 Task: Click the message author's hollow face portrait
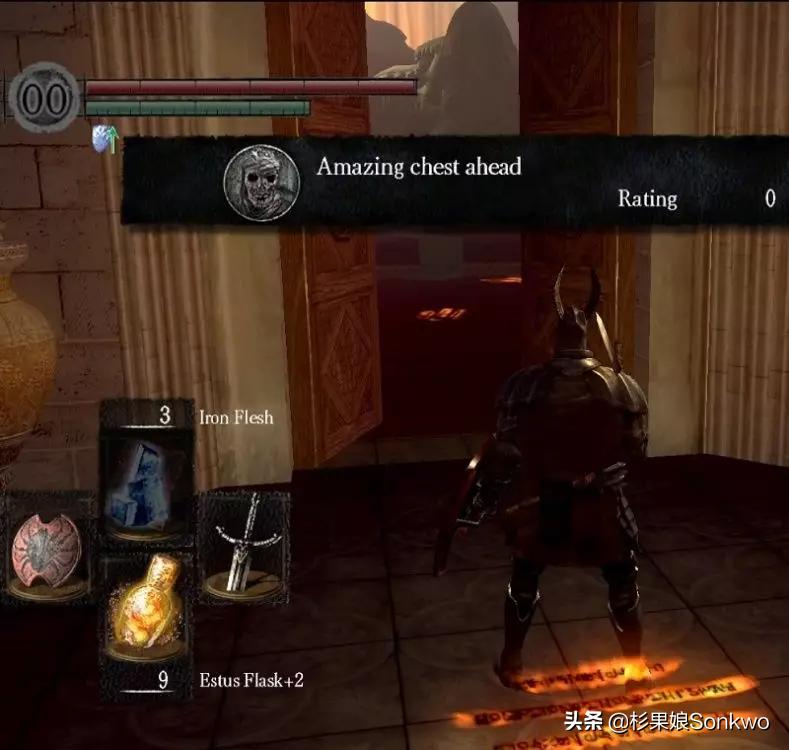point(262,181)
